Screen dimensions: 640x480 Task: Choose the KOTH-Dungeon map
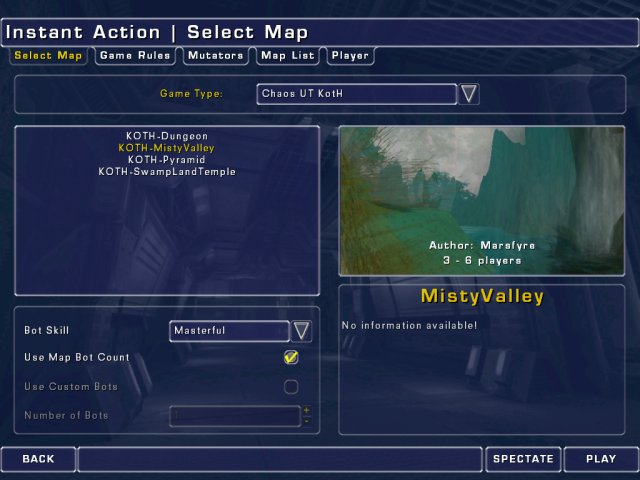(x=167, y=136)
